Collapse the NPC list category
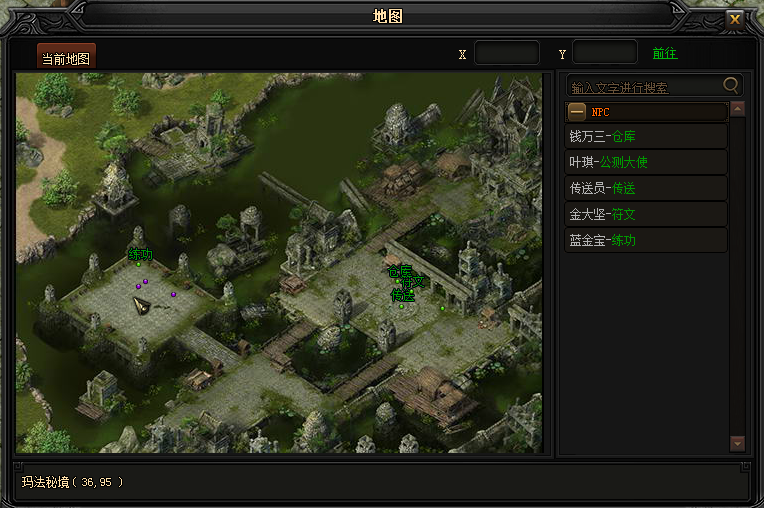This screenshot has height=508, width=764. 577,112
